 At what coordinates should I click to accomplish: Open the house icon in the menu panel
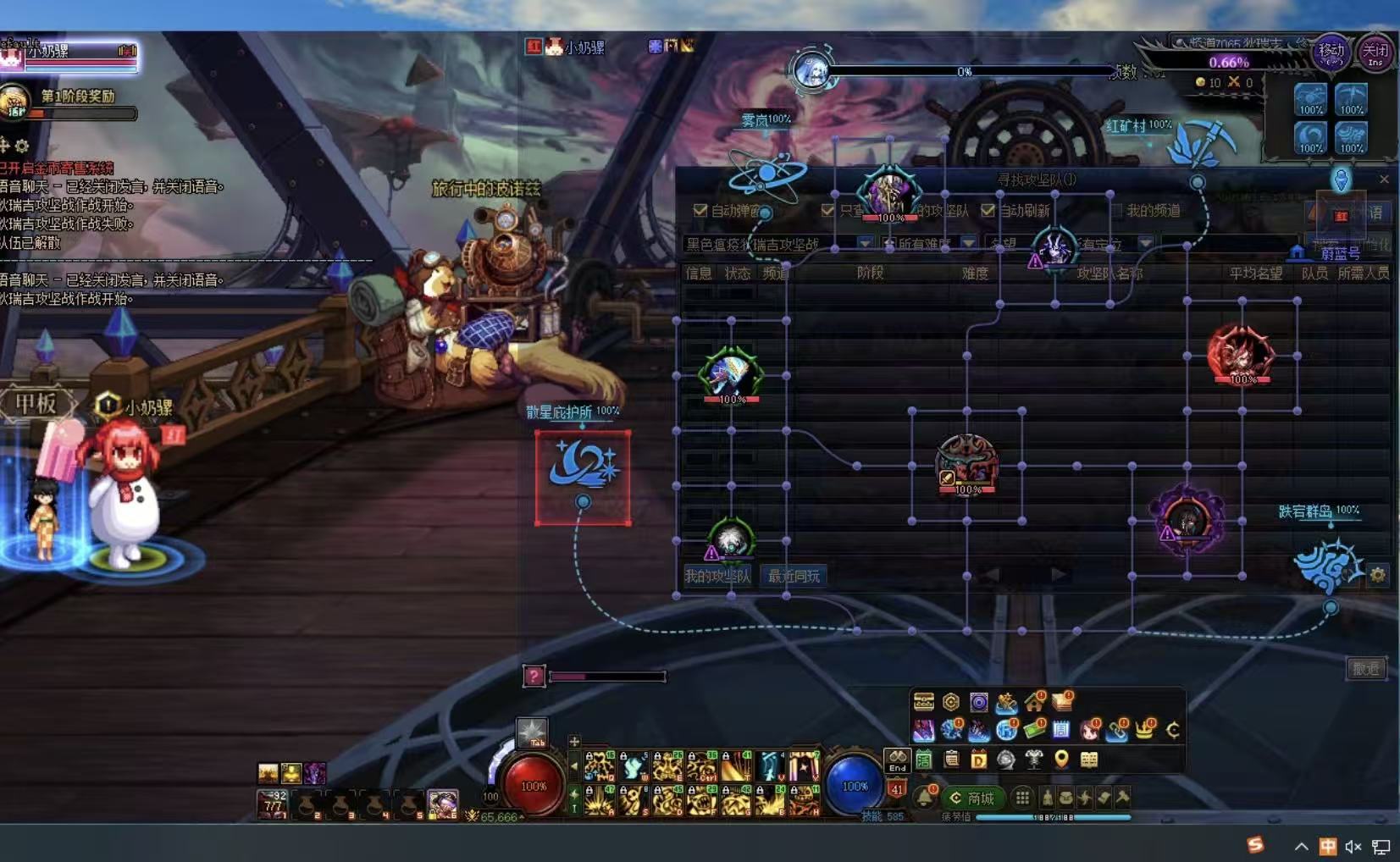(x=1034, y=702)
